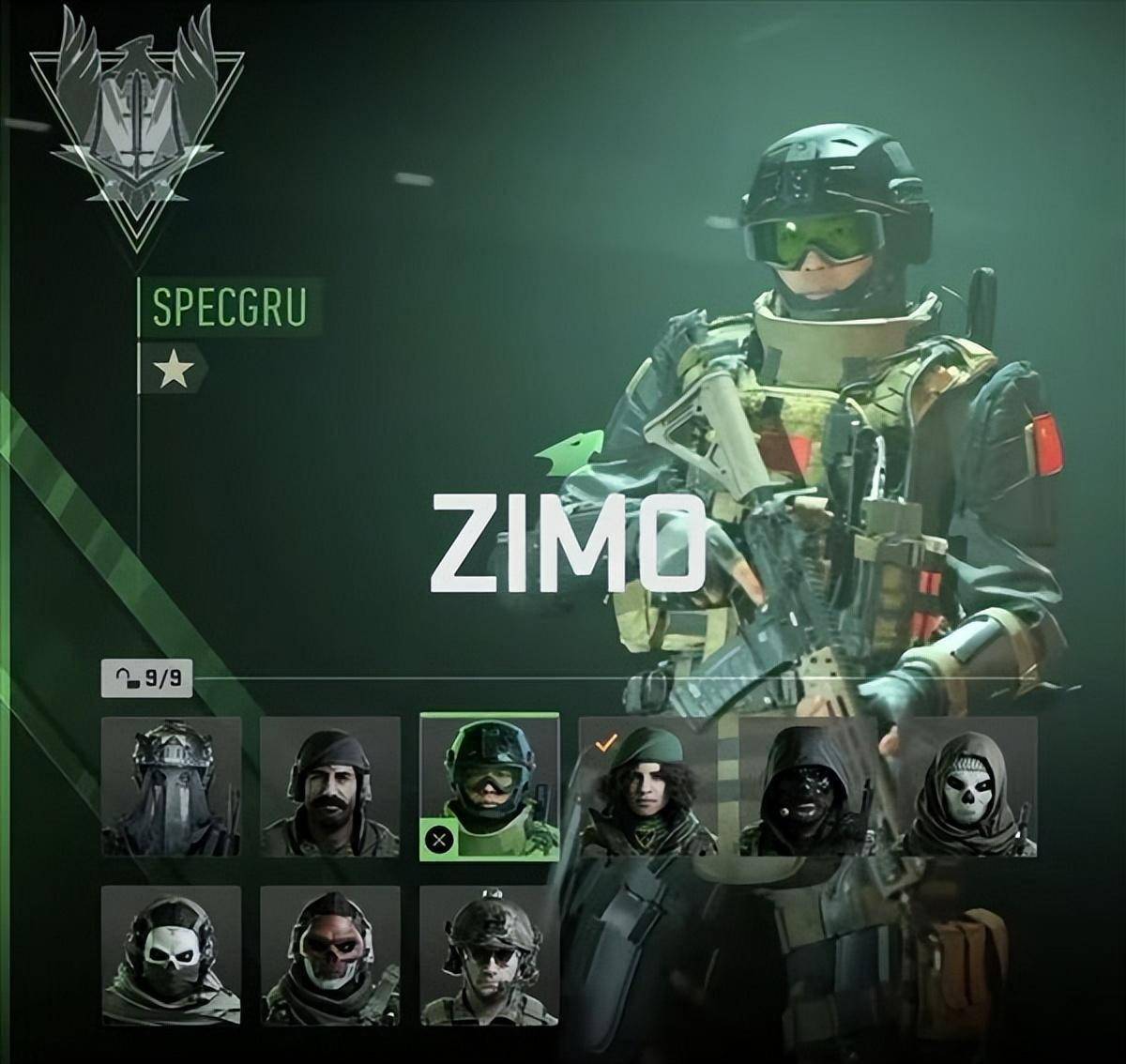
Task: Select the knight-helmet operator portrait
Action: [171, 786]
